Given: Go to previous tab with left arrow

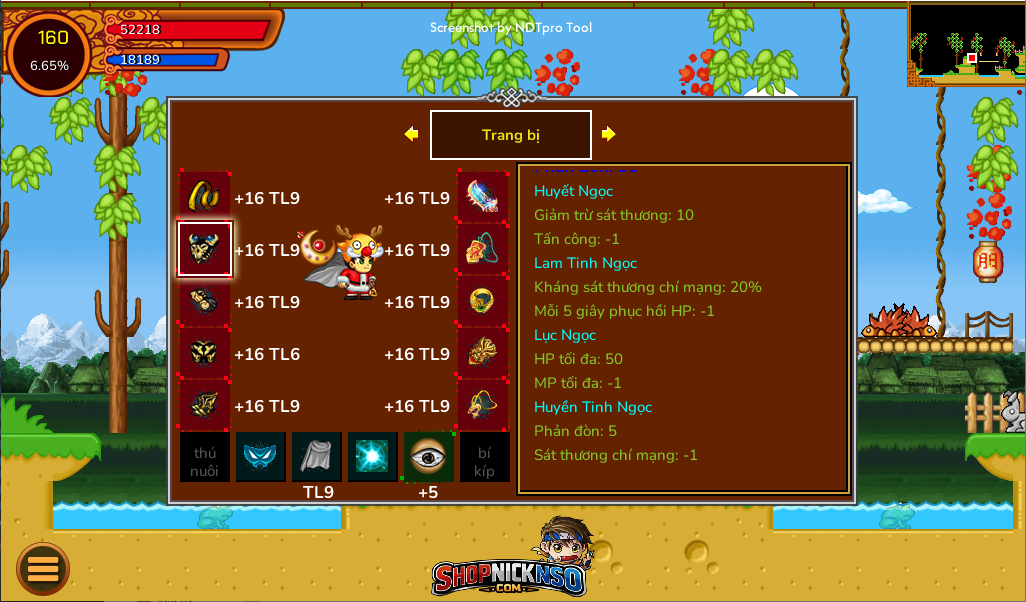Looking at the screenshot, I should [411, 134].
